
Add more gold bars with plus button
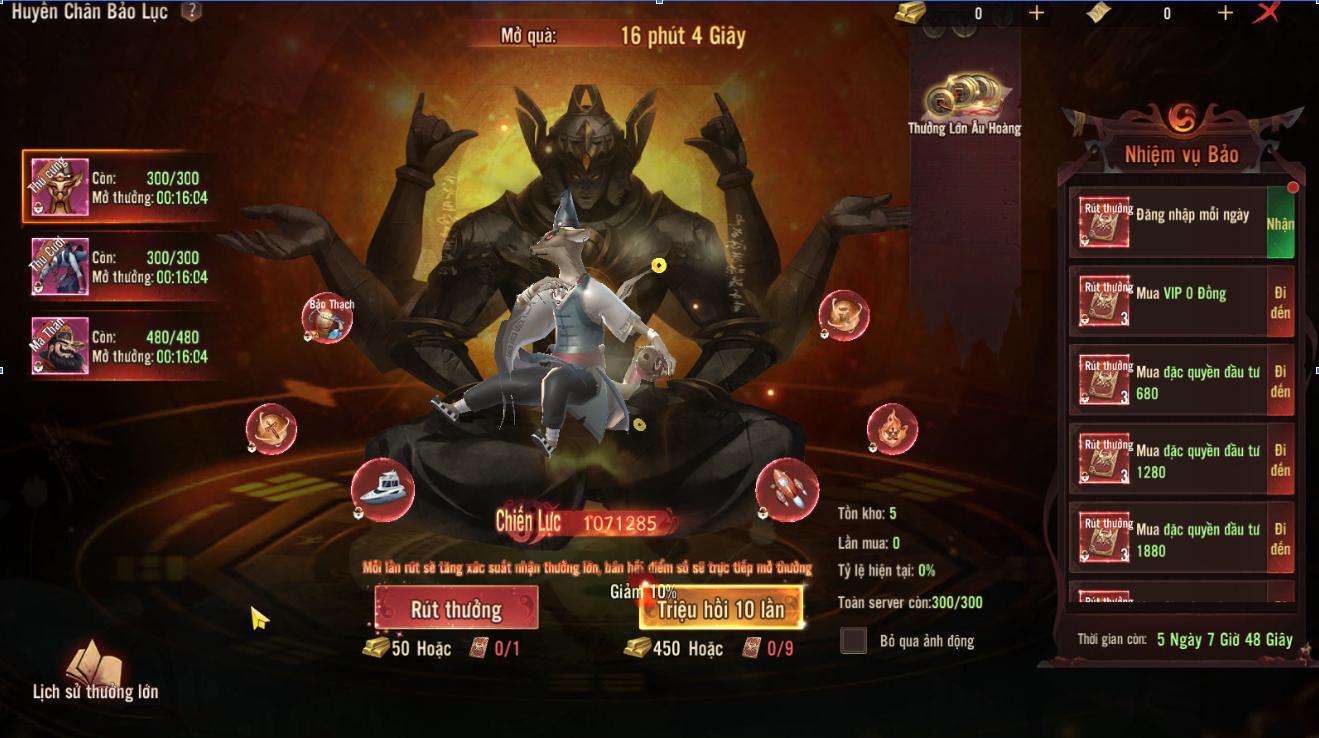click(x=1036, y=13)
